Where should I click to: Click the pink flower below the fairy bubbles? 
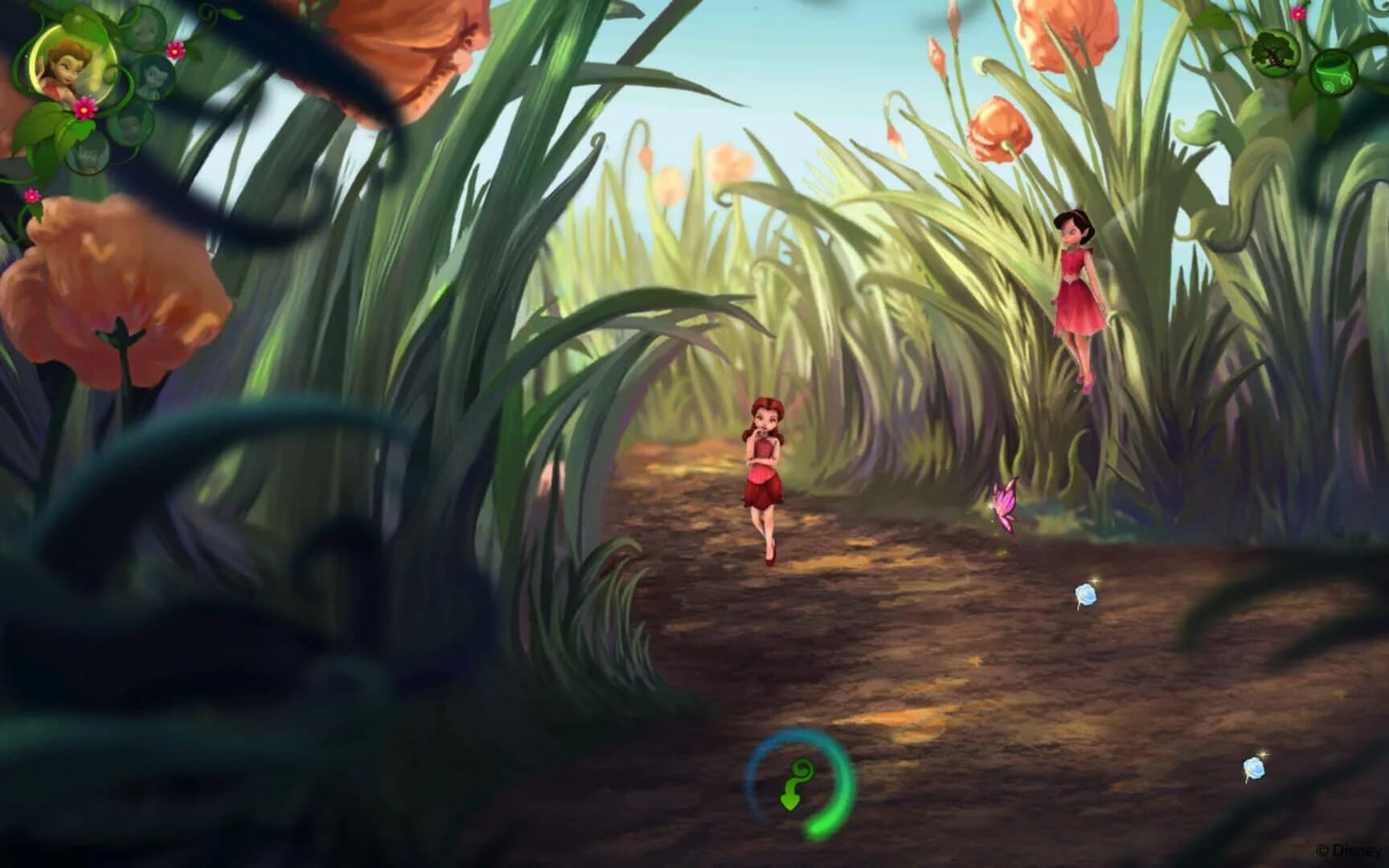click(x=32, y=195)
